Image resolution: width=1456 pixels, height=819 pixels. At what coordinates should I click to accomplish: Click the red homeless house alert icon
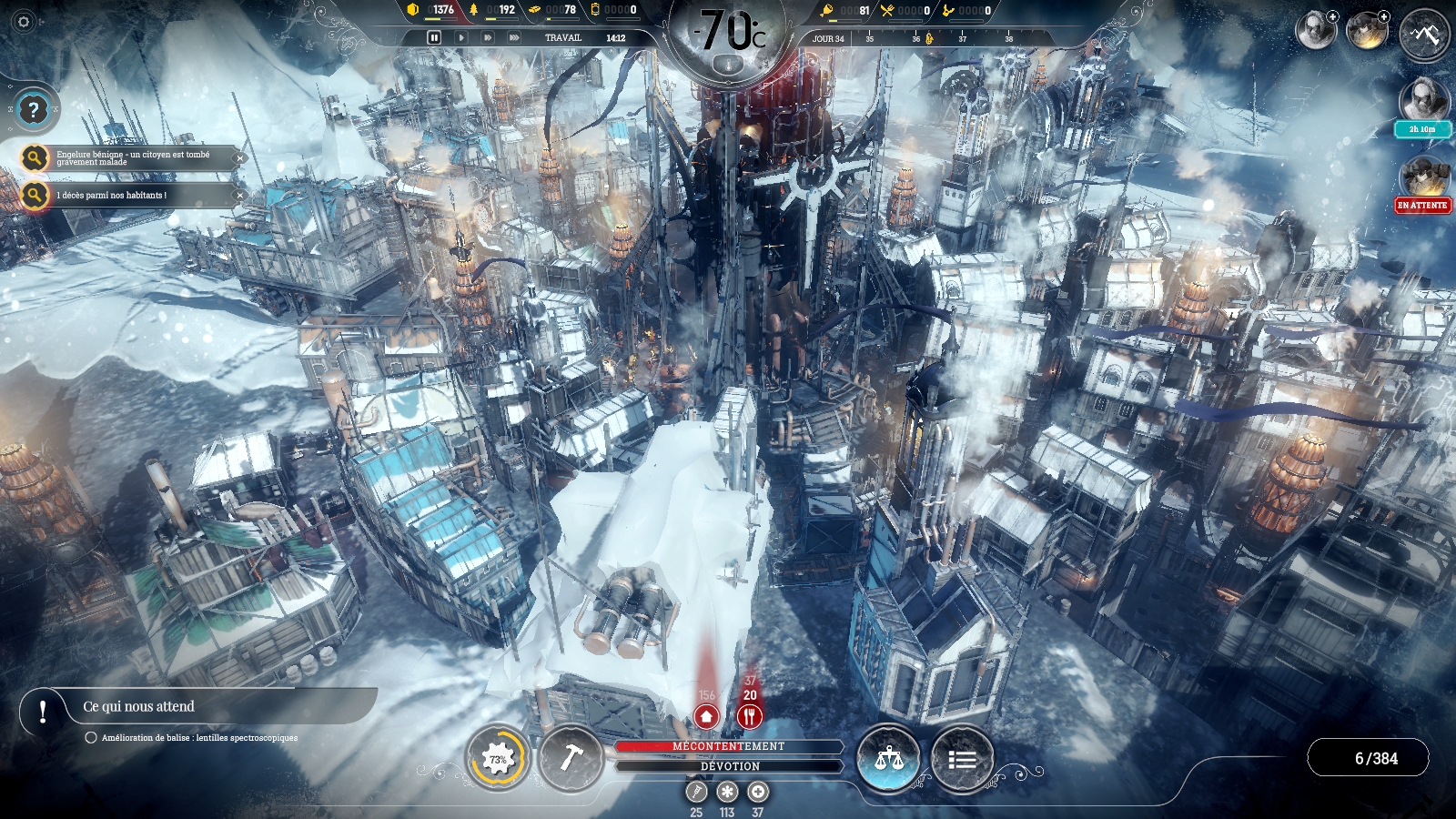click(x=706, y=716)
